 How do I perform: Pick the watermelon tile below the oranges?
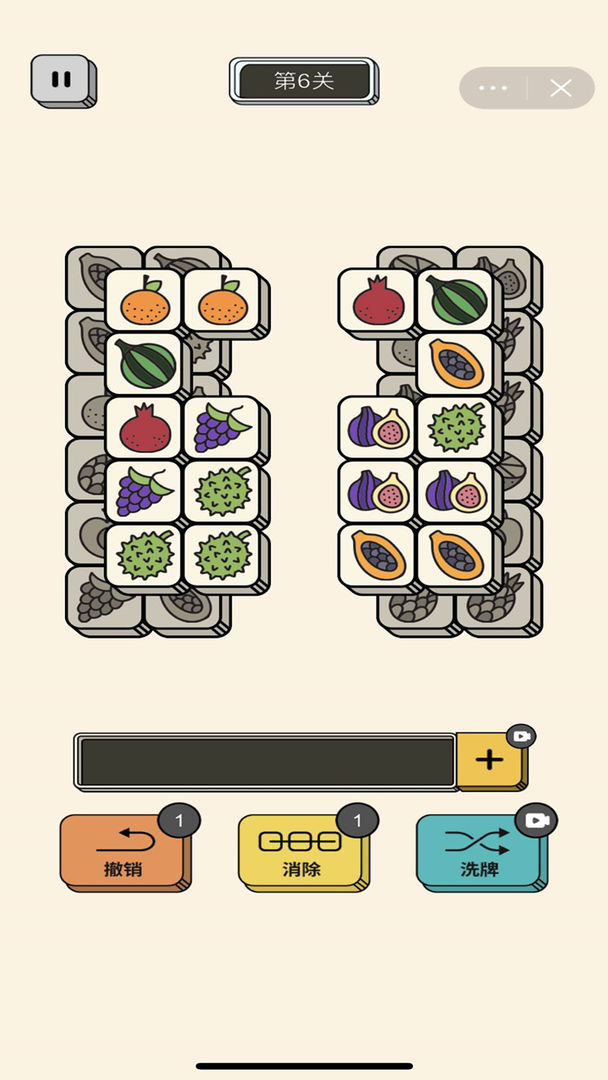[145, 364]
